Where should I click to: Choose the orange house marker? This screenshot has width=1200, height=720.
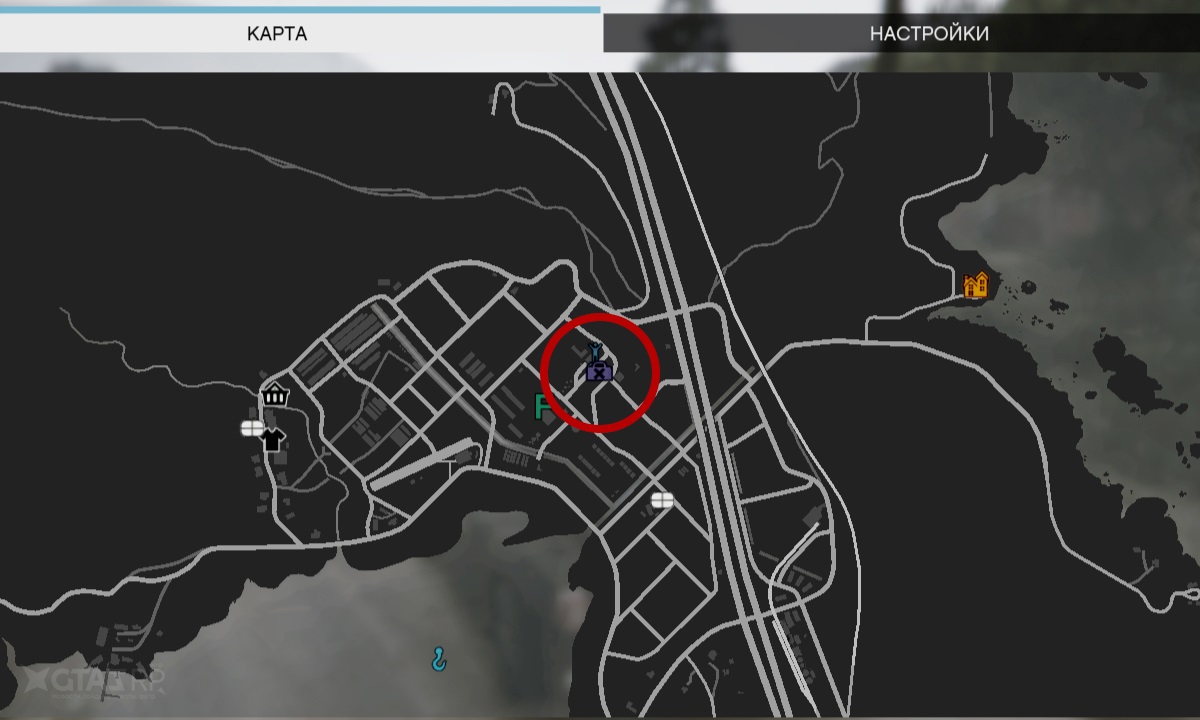click(x=975, y=285)
